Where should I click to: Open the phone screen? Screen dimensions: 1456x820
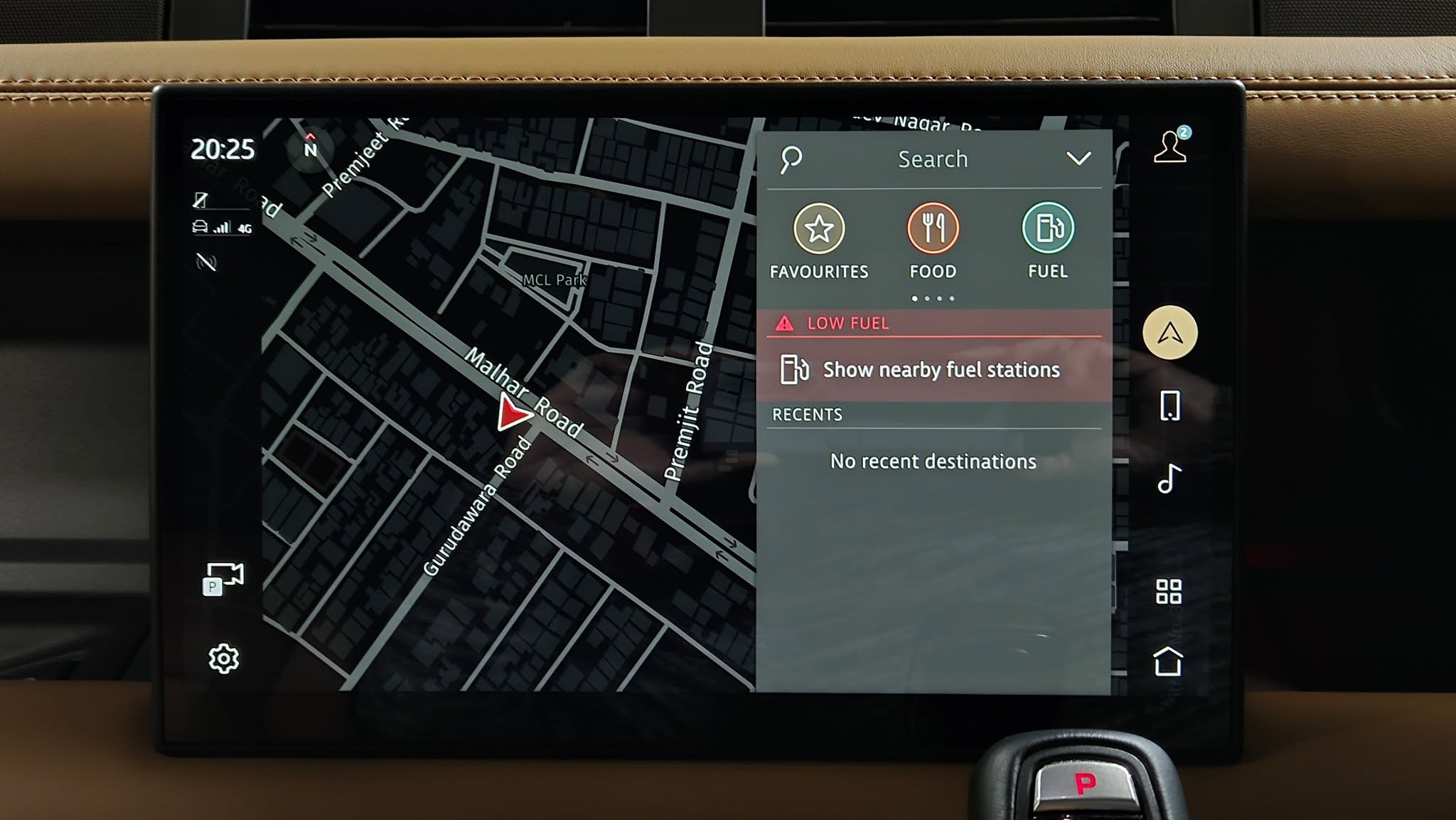[x=1169, y=406]
